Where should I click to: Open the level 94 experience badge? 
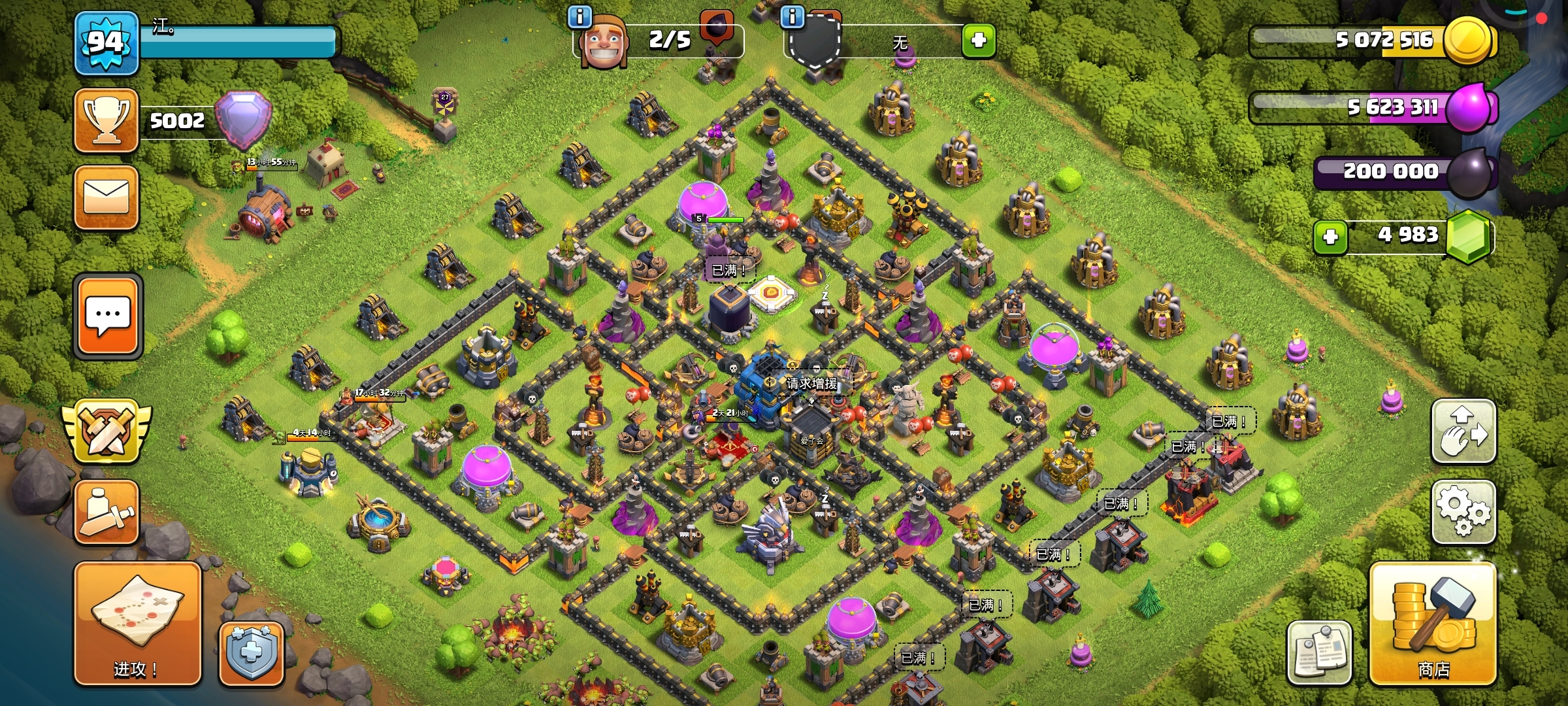pos(106,43)
